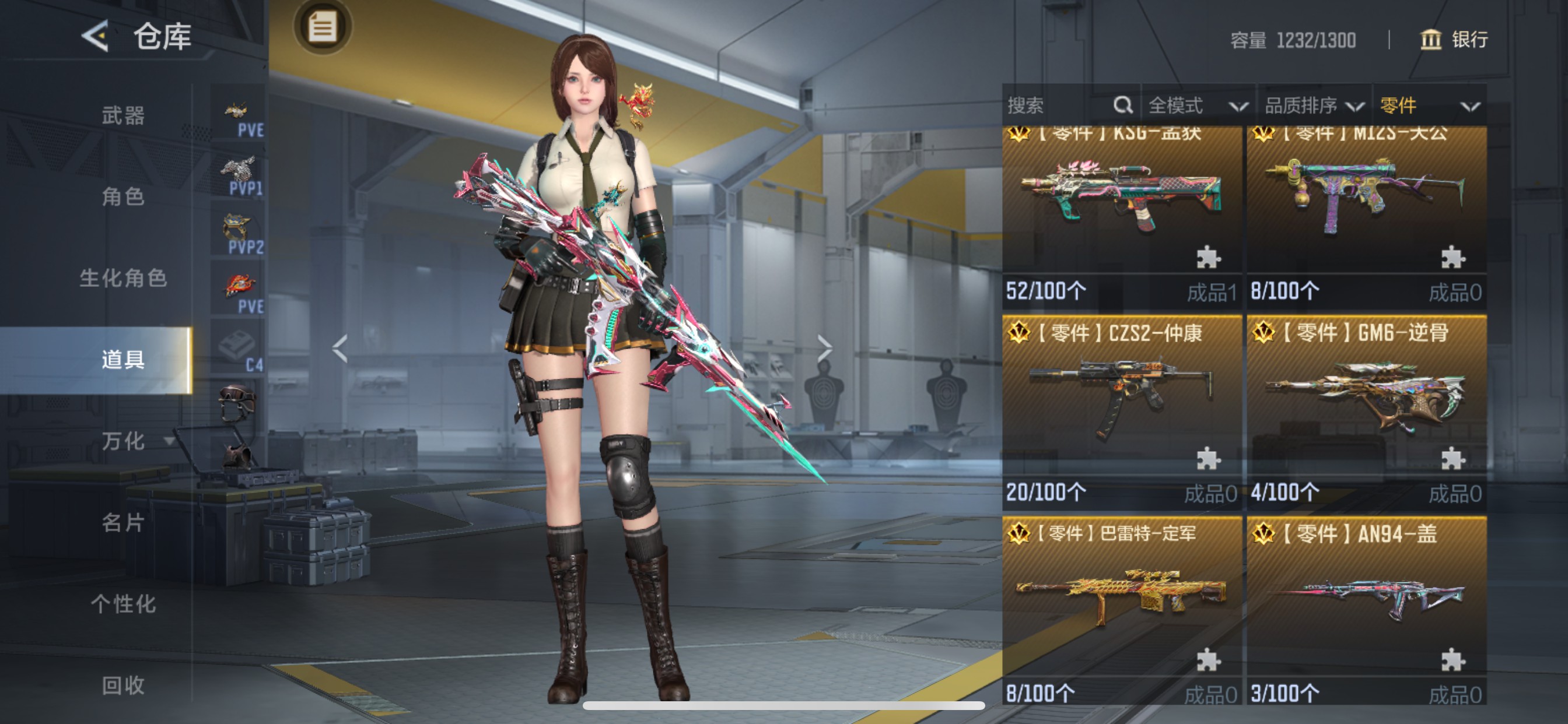
Task: Open the 道具 items tab
Action: (123, 360)
